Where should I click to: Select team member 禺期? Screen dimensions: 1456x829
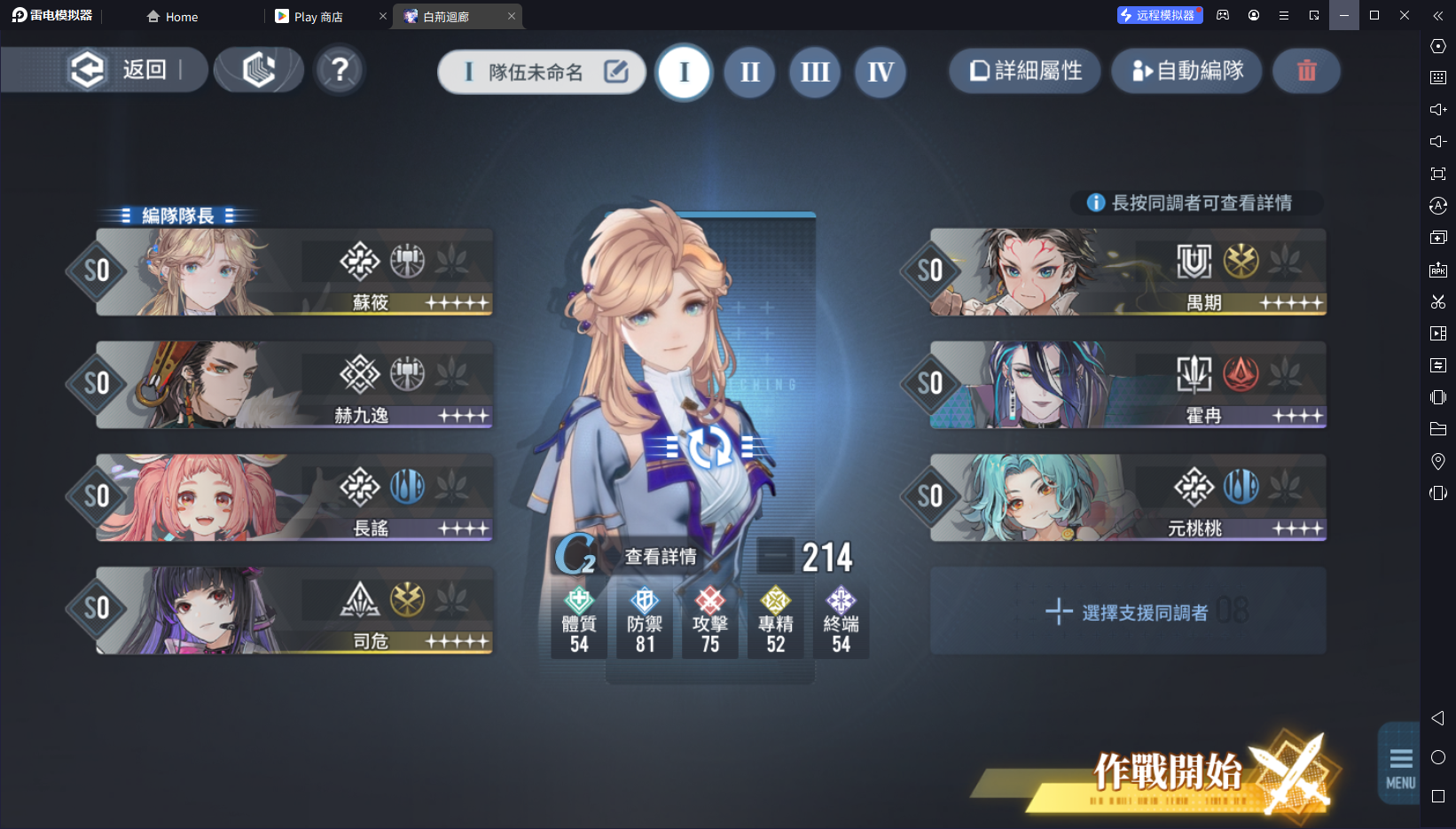click(1128, 272)
